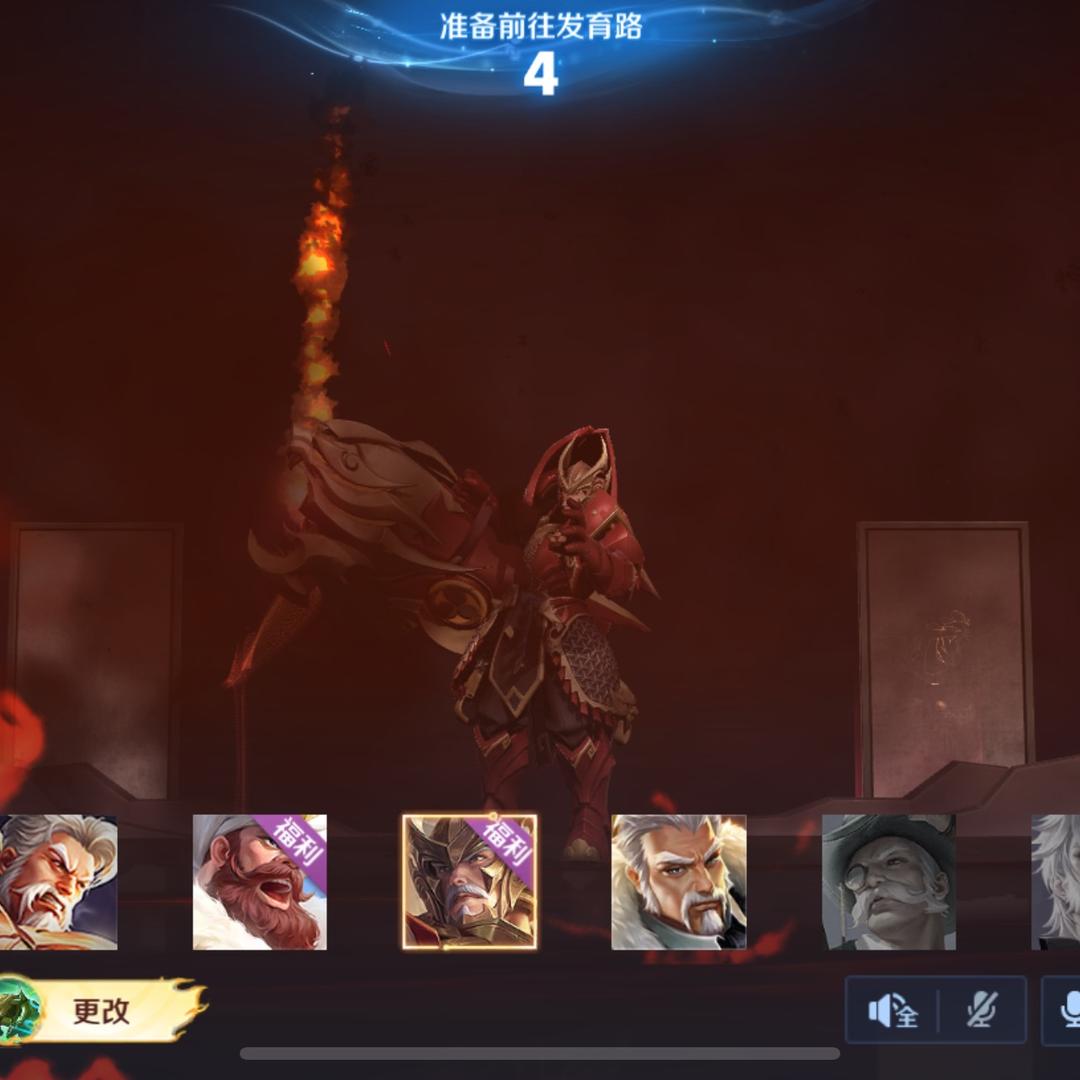Viewport: 1080px width, 1080px height.
Task: Choose the gold-helmeted armored skin portrait
Action: (469, 882)
